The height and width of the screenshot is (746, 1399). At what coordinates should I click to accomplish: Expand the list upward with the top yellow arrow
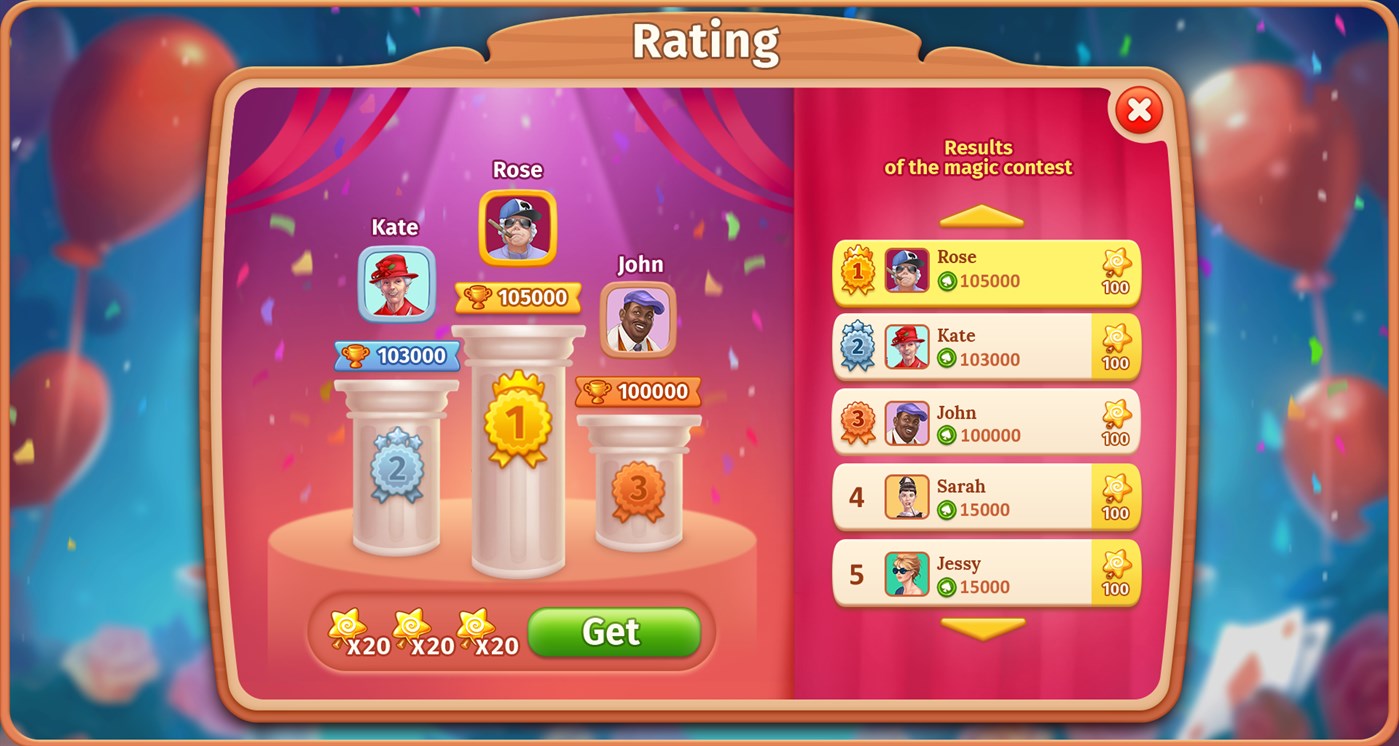coord(980,214)
